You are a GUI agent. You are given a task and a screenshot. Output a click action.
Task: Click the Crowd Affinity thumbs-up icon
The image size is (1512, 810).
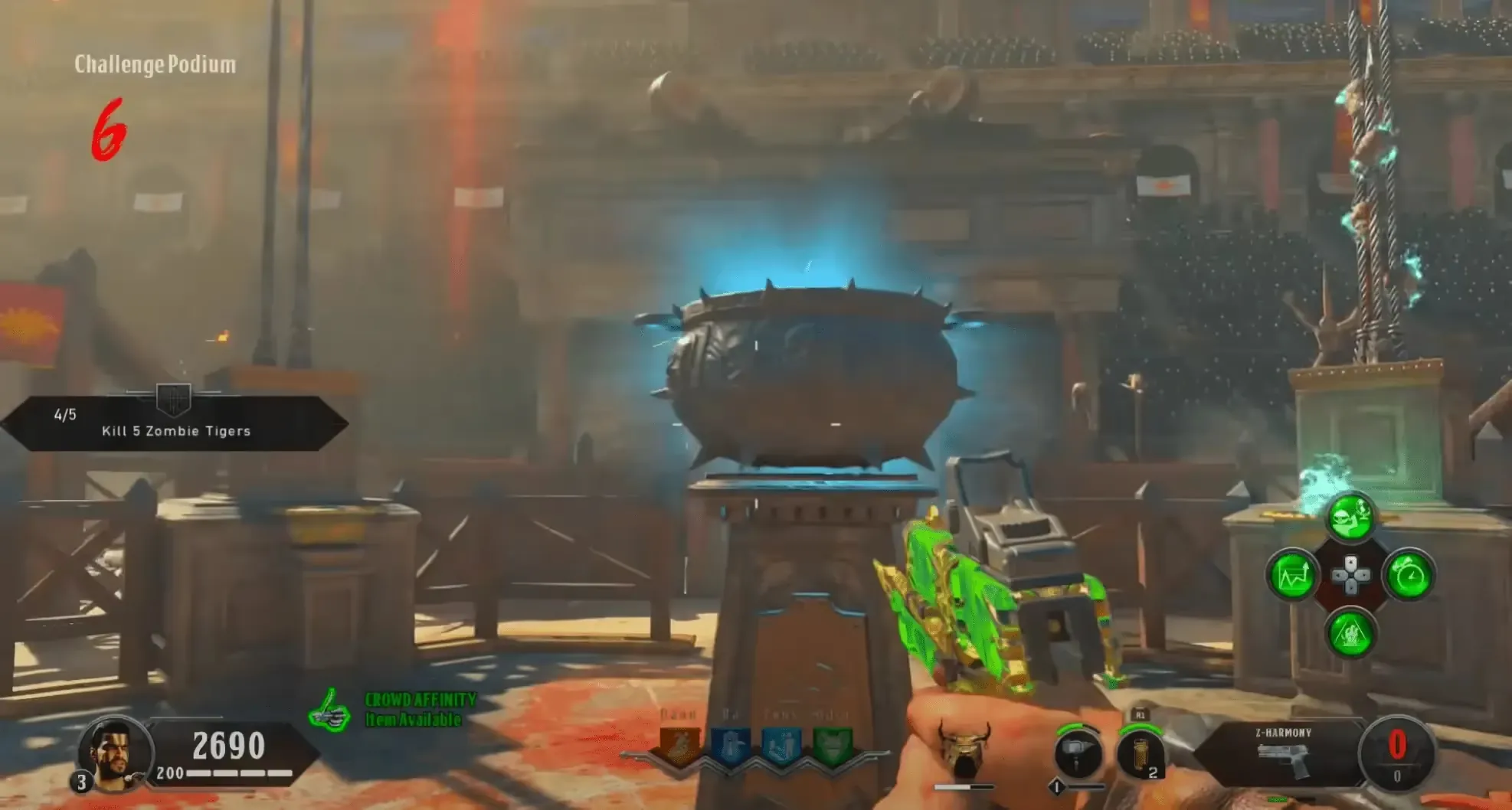point(329,710)
